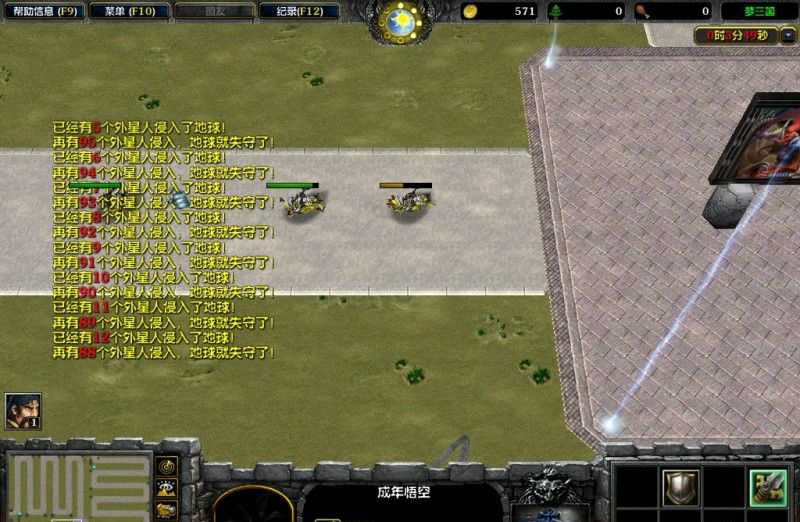Select the hero portrait icon
The width and height of the screenshot is (800, 522).
point(22,410)
